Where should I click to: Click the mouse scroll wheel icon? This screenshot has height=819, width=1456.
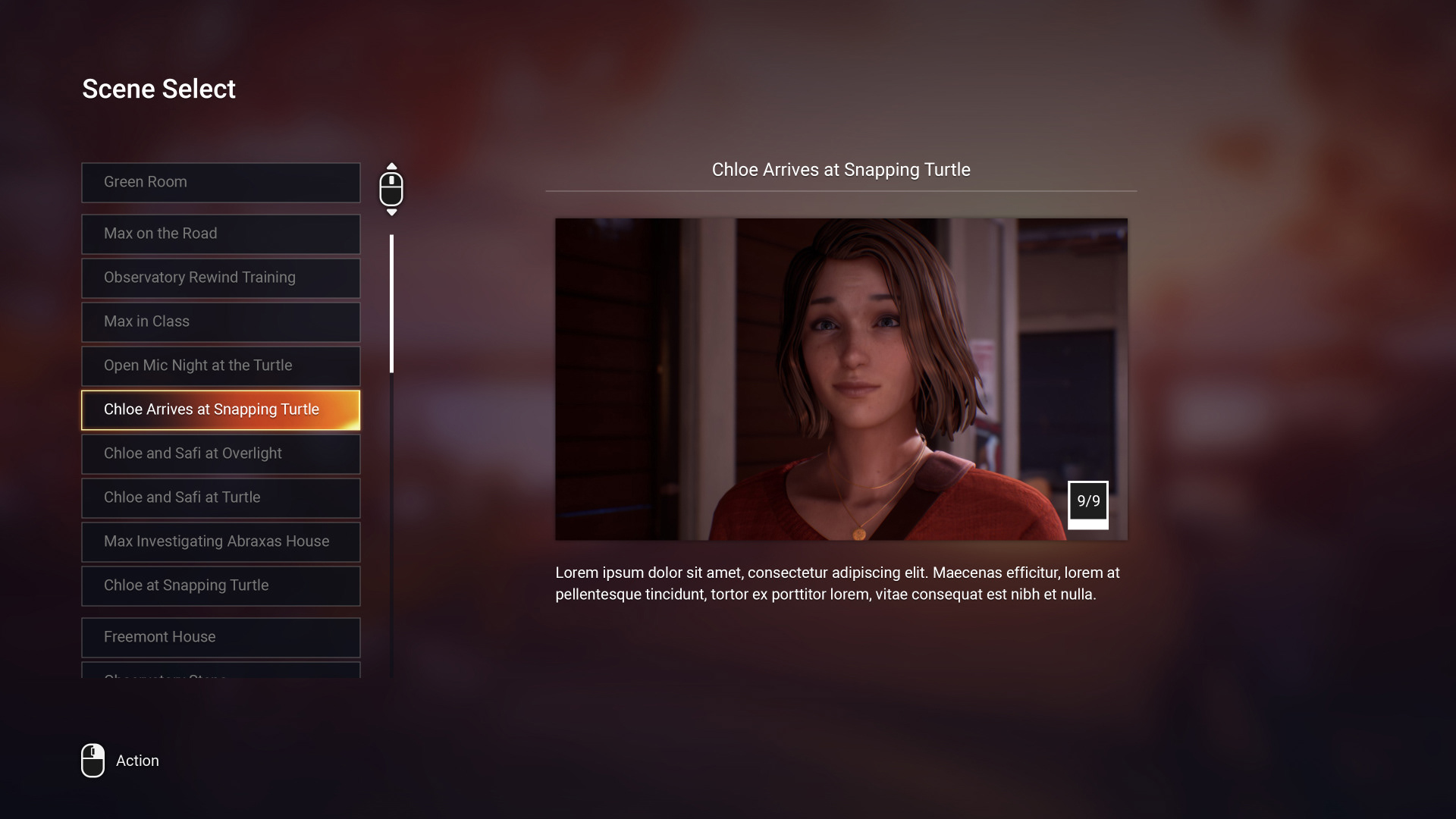click(392, 189)
